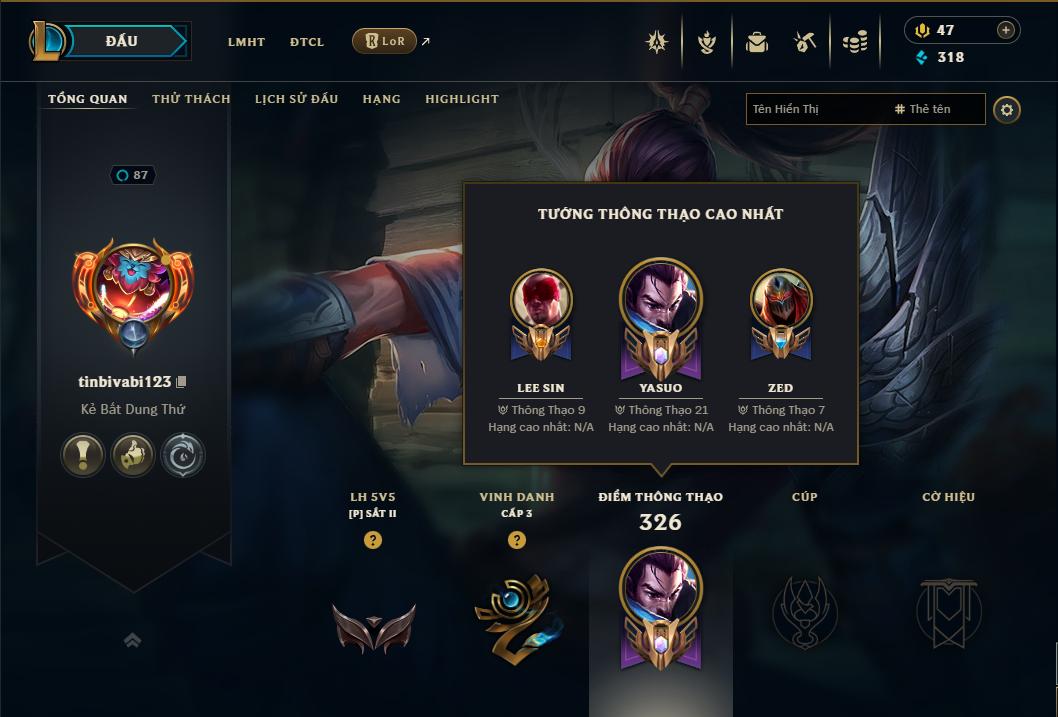Open the LỊCH SỬ ĐẤU tab
Viewport: 1058px width, 717px height.
tap(296, 99)
